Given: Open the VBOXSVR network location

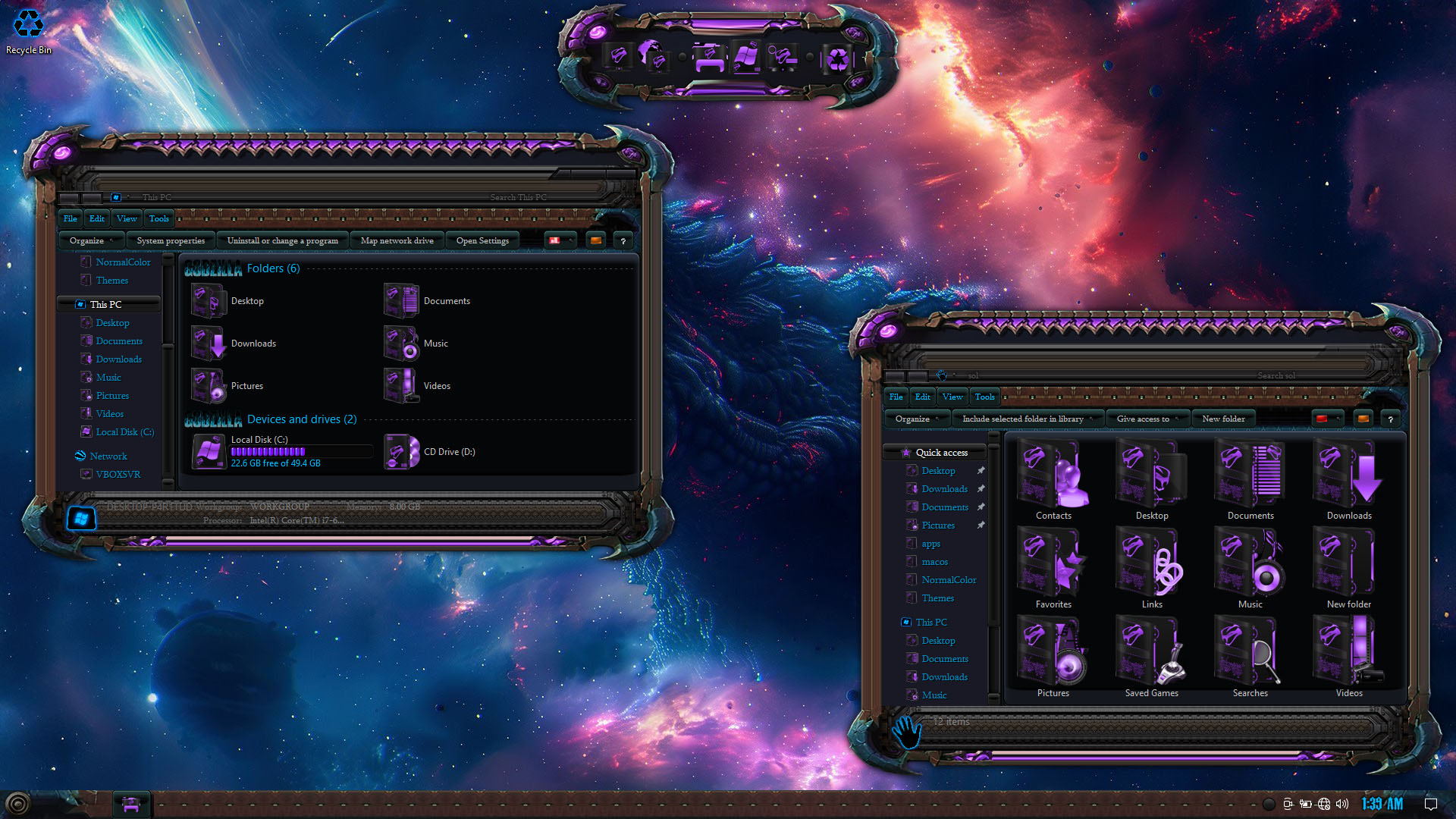Looking at the screenshot, I should coord(118,475).
